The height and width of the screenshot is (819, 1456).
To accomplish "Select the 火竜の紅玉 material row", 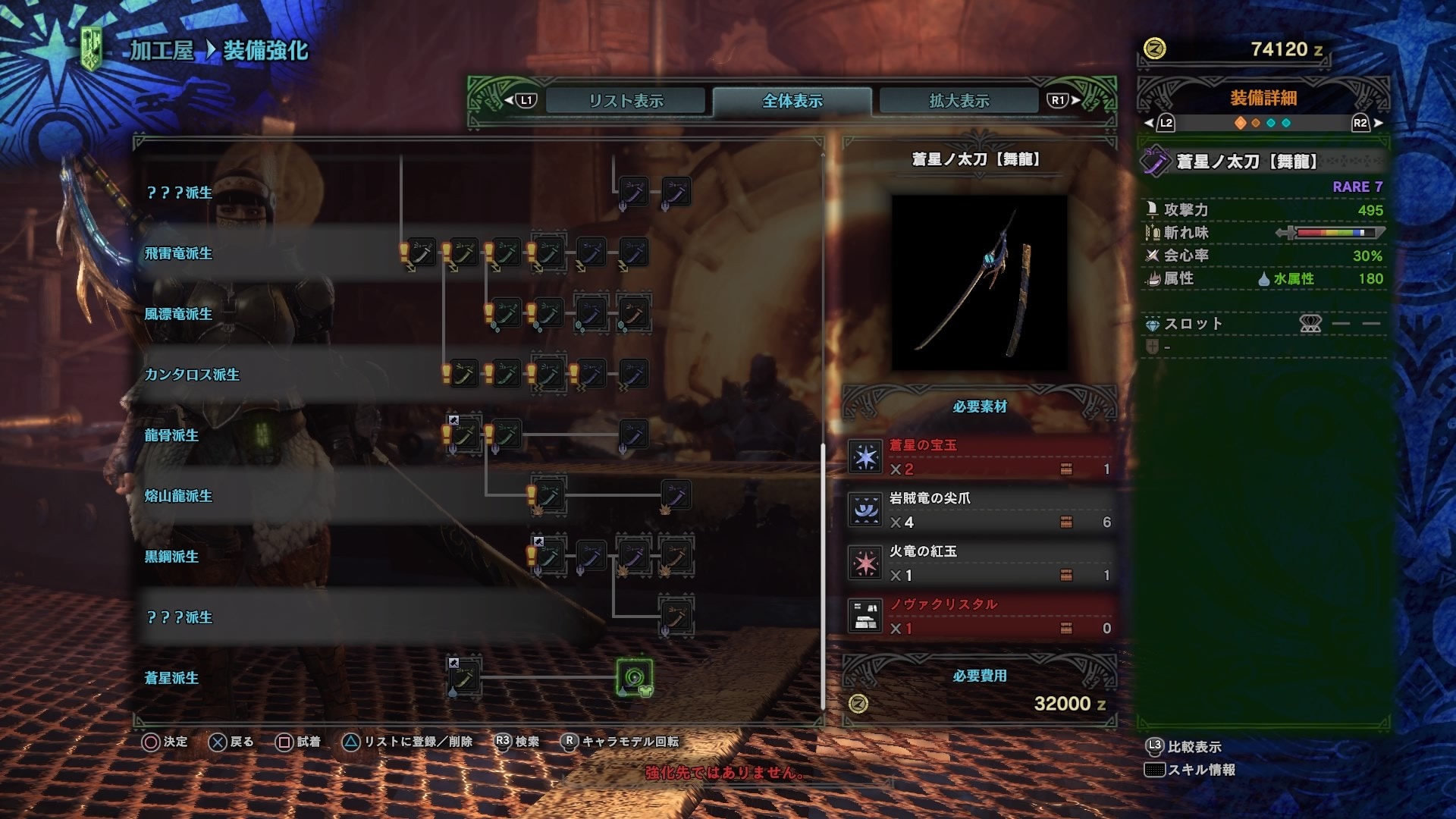I will click(x=980, y=563).
